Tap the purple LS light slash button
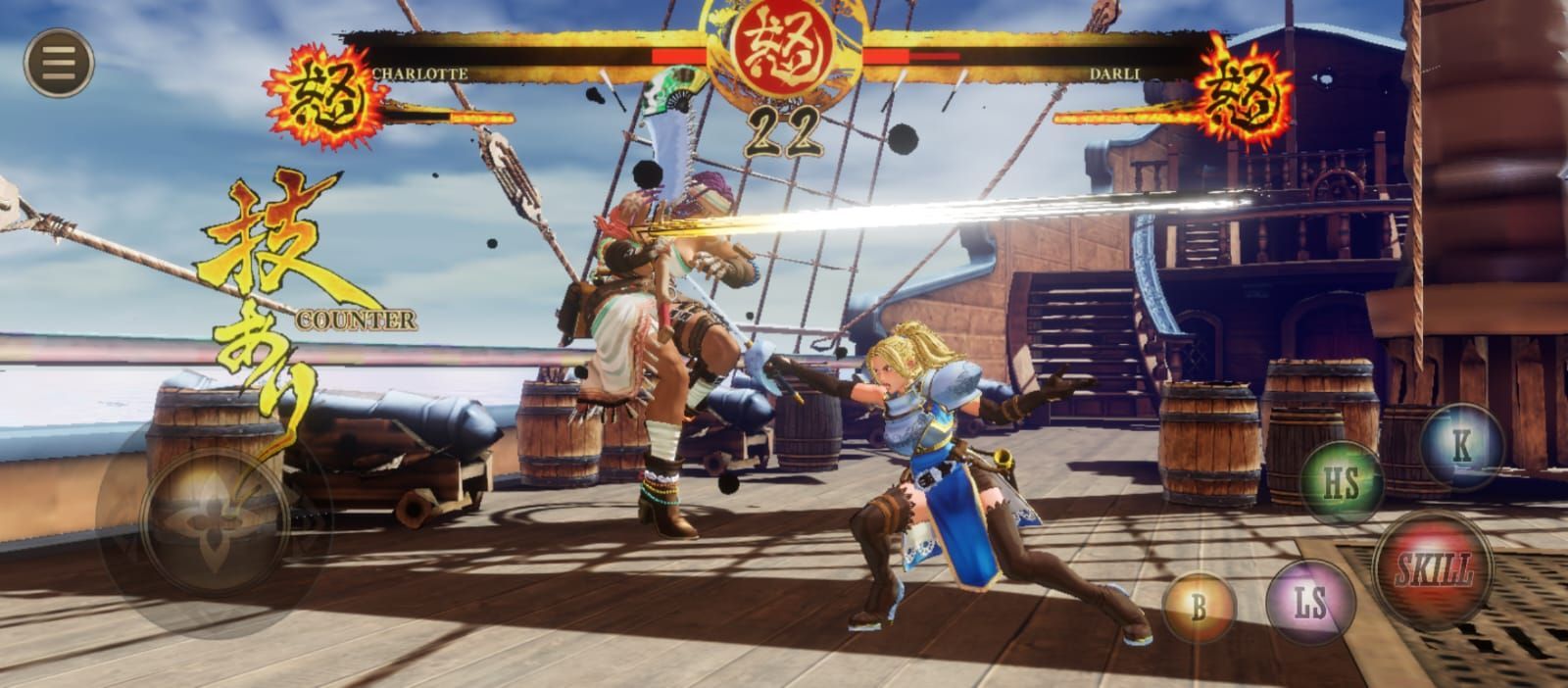Image resolution: width=1568 pixels, height=688 pixels. [x=1310, y=602]
